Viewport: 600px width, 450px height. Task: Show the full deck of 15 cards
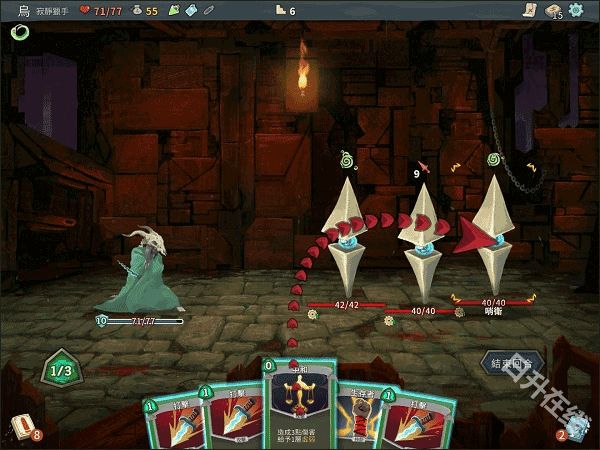(553, 10)
